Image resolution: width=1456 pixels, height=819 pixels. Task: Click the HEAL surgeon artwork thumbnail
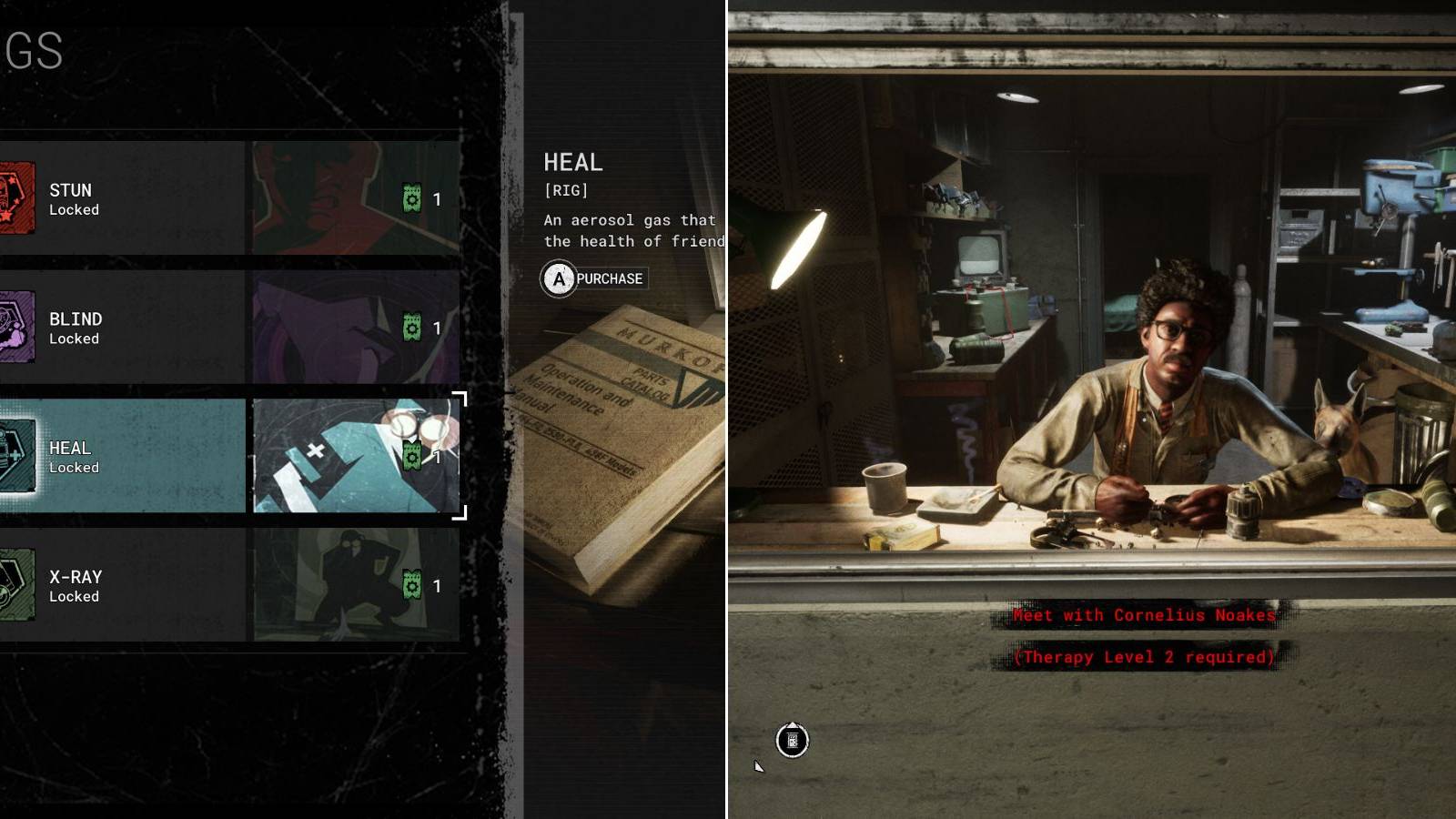coord(357,456)
